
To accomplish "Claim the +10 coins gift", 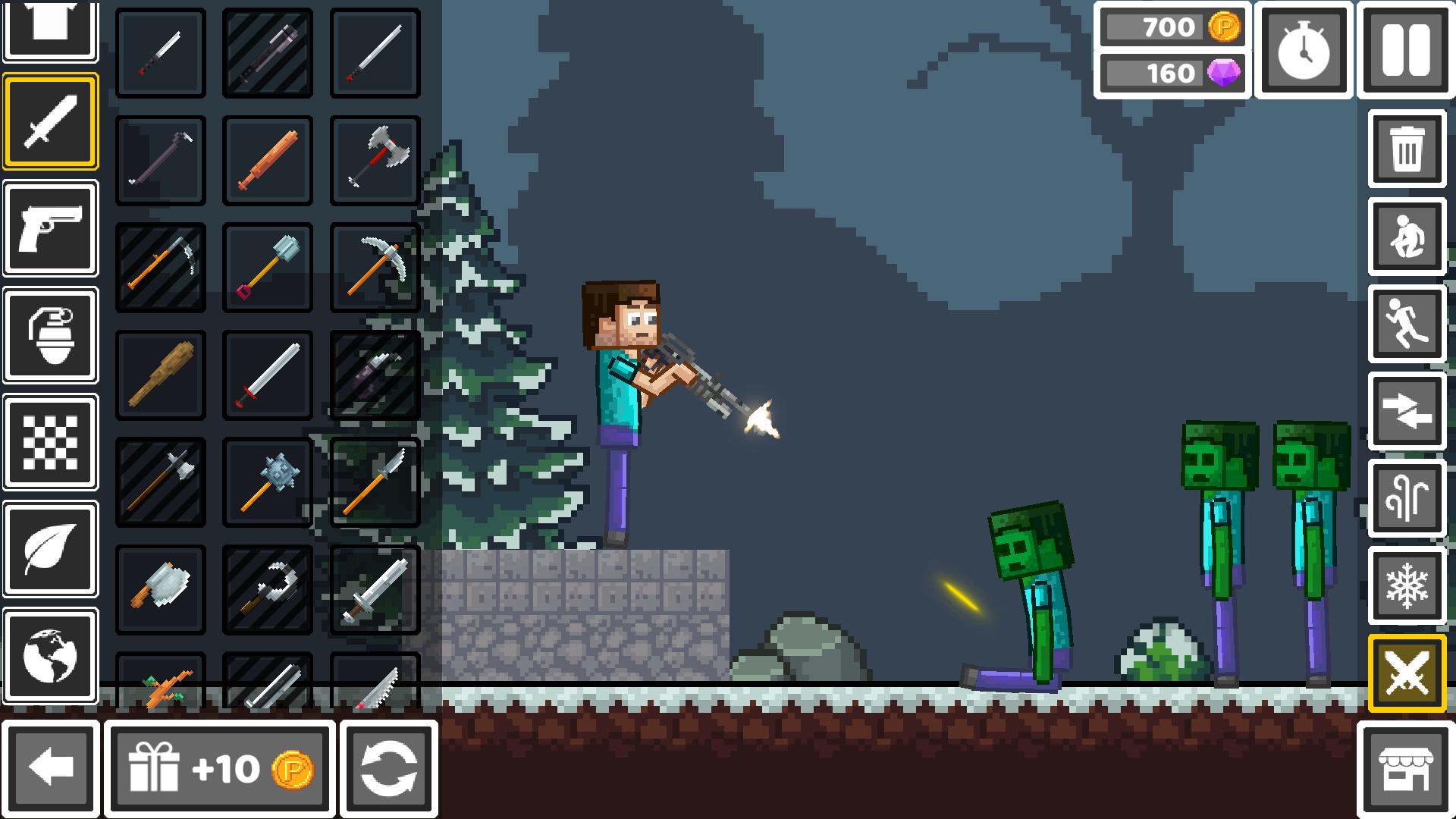I will tap(220, 768).
